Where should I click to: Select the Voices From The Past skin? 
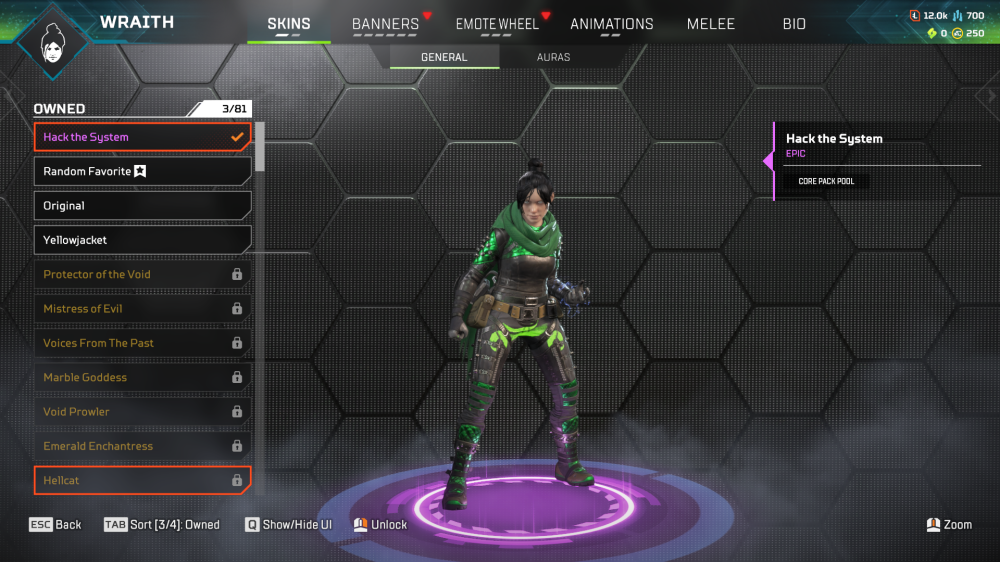142,343
